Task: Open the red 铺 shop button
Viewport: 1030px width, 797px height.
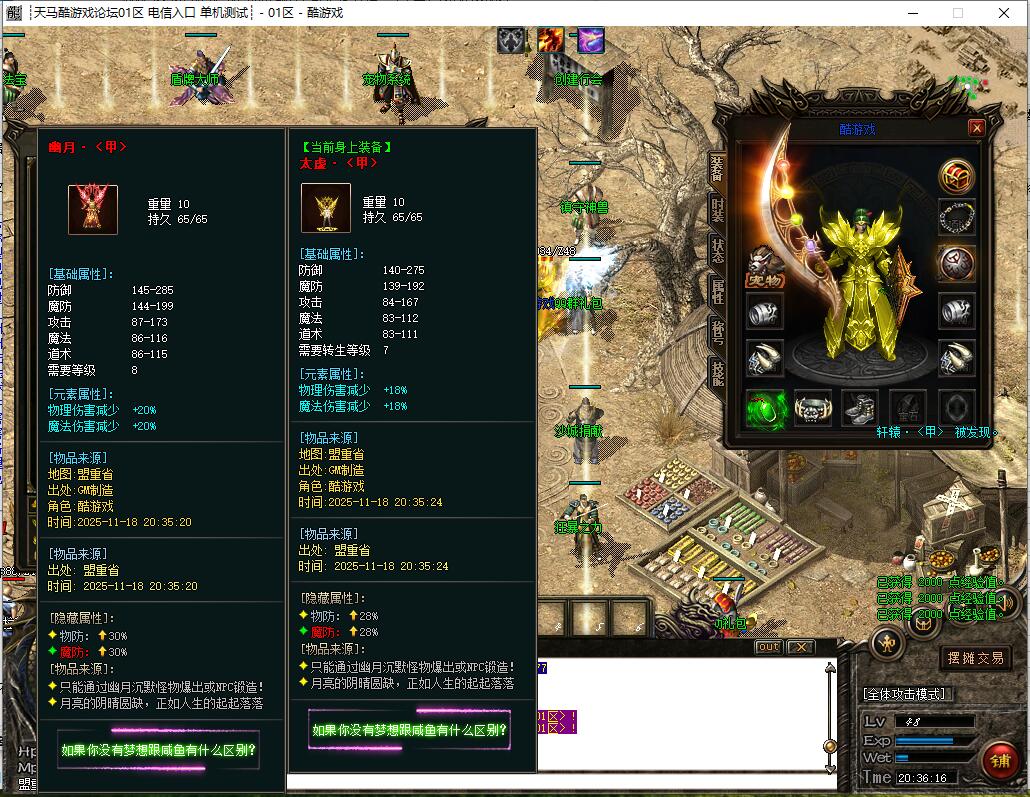Action: [999, 761]
